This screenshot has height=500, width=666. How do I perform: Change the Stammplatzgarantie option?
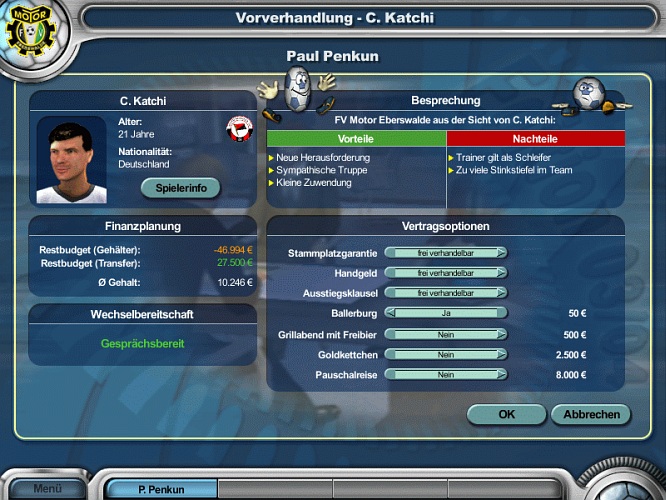click(x=445, y=253)
